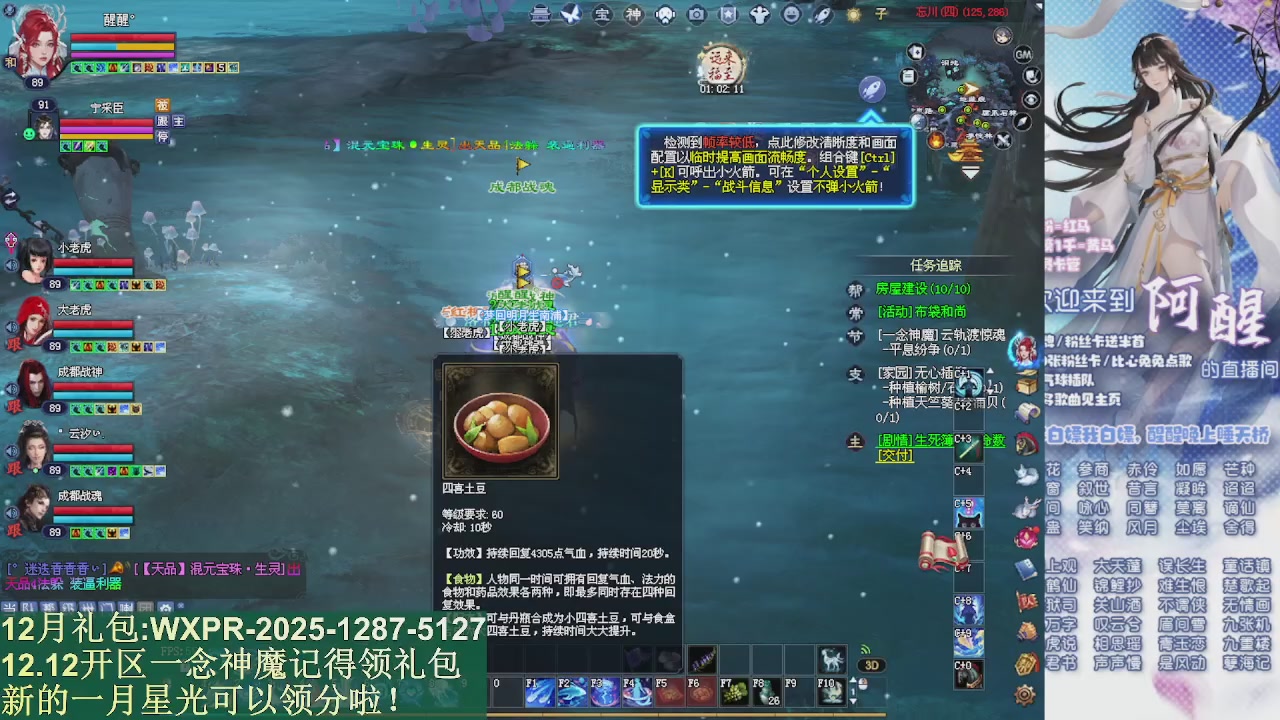1280x720 pixels.
Task: Collapse the 任务追踪 quest tracker header
Action: pos(937,264)
